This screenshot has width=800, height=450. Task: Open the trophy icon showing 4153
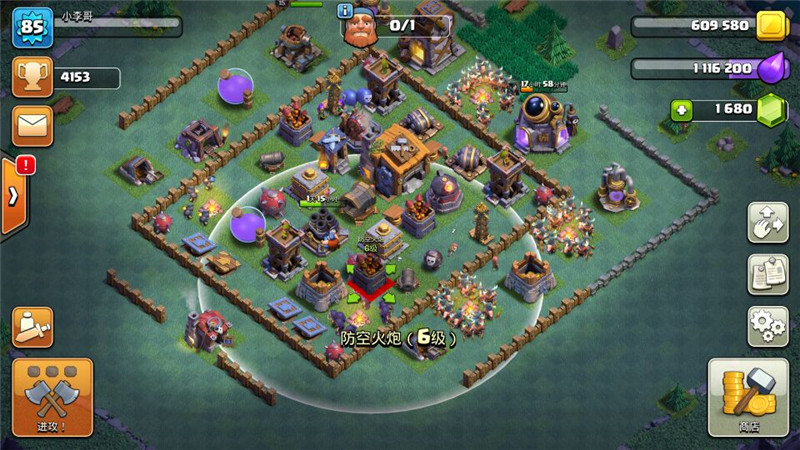click(31, 77)
